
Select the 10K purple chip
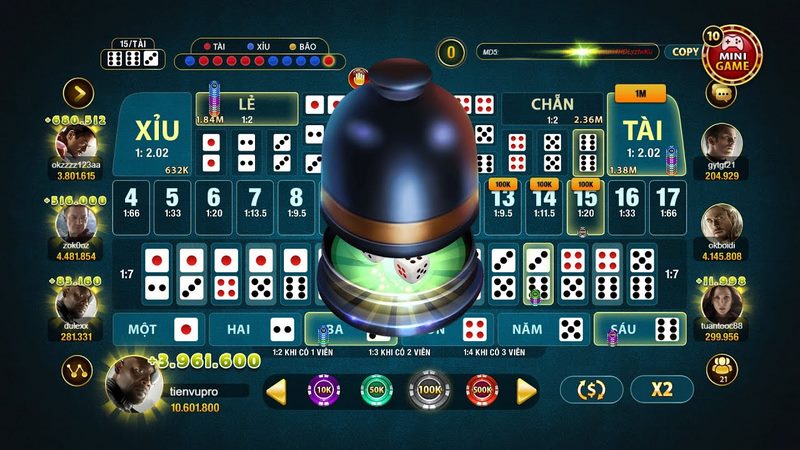click(x=324, y=389)
